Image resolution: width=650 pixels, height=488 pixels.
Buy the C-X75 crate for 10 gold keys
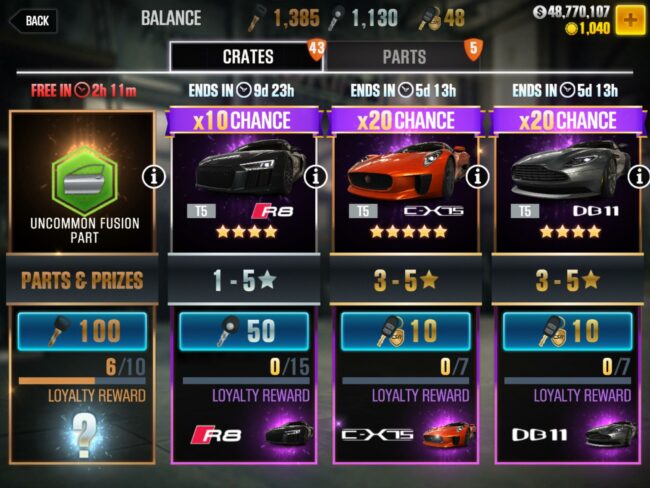(405, 331)
